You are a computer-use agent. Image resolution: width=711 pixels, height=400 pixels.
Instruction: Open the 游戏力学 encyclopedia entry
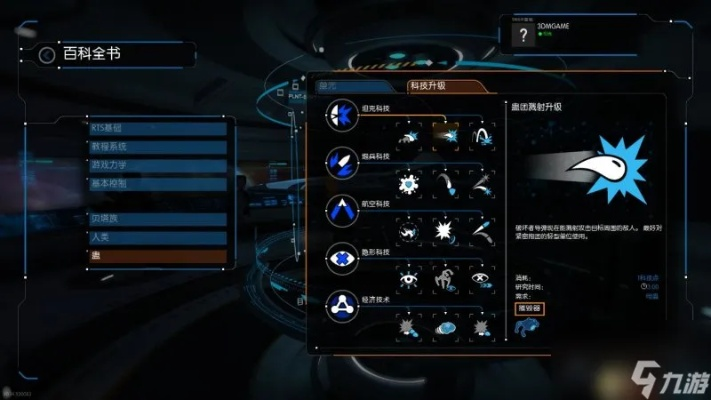tap(158, 166)
